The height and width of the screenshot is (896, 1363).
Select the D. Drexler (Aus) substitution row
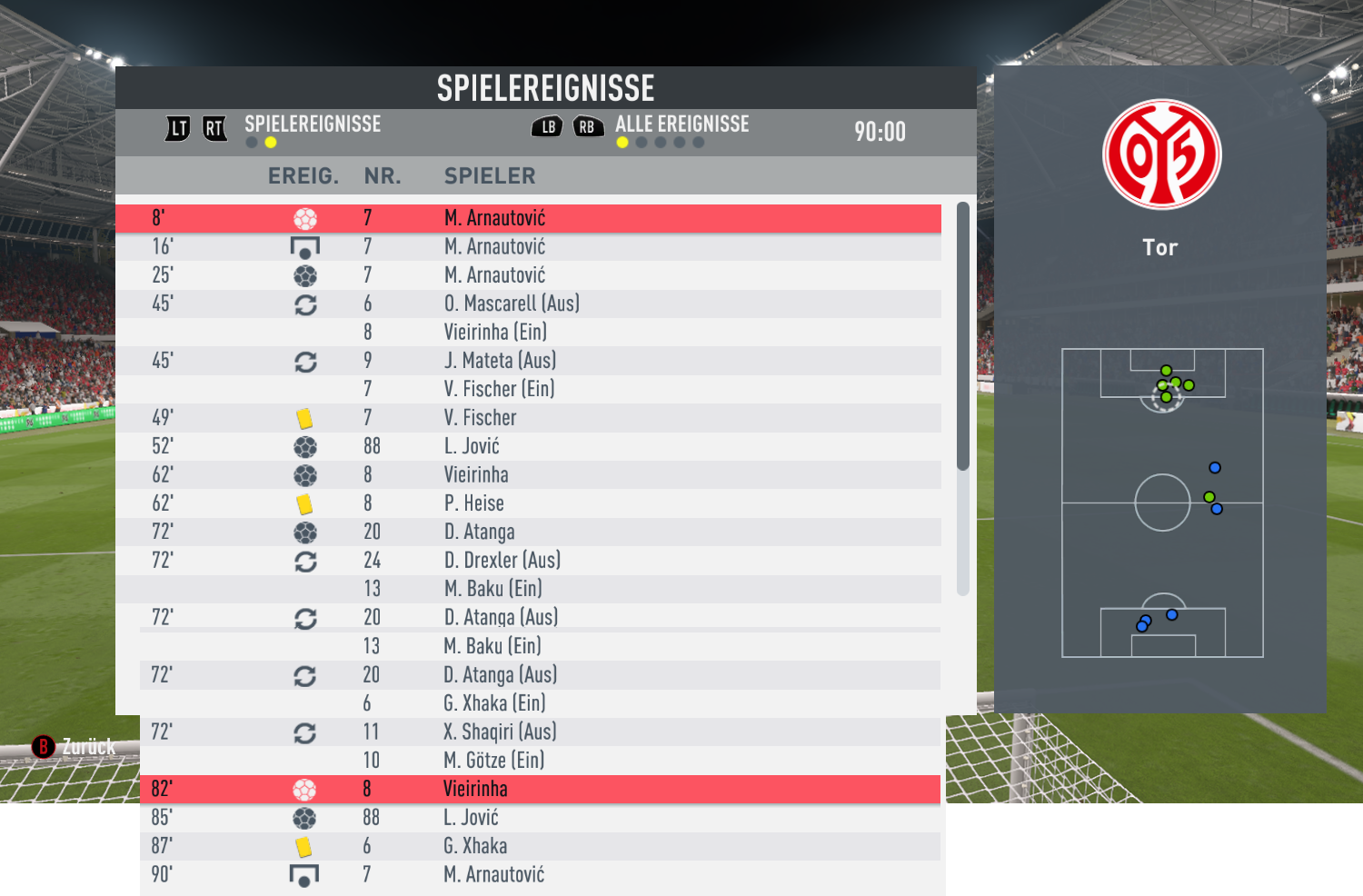528,560
